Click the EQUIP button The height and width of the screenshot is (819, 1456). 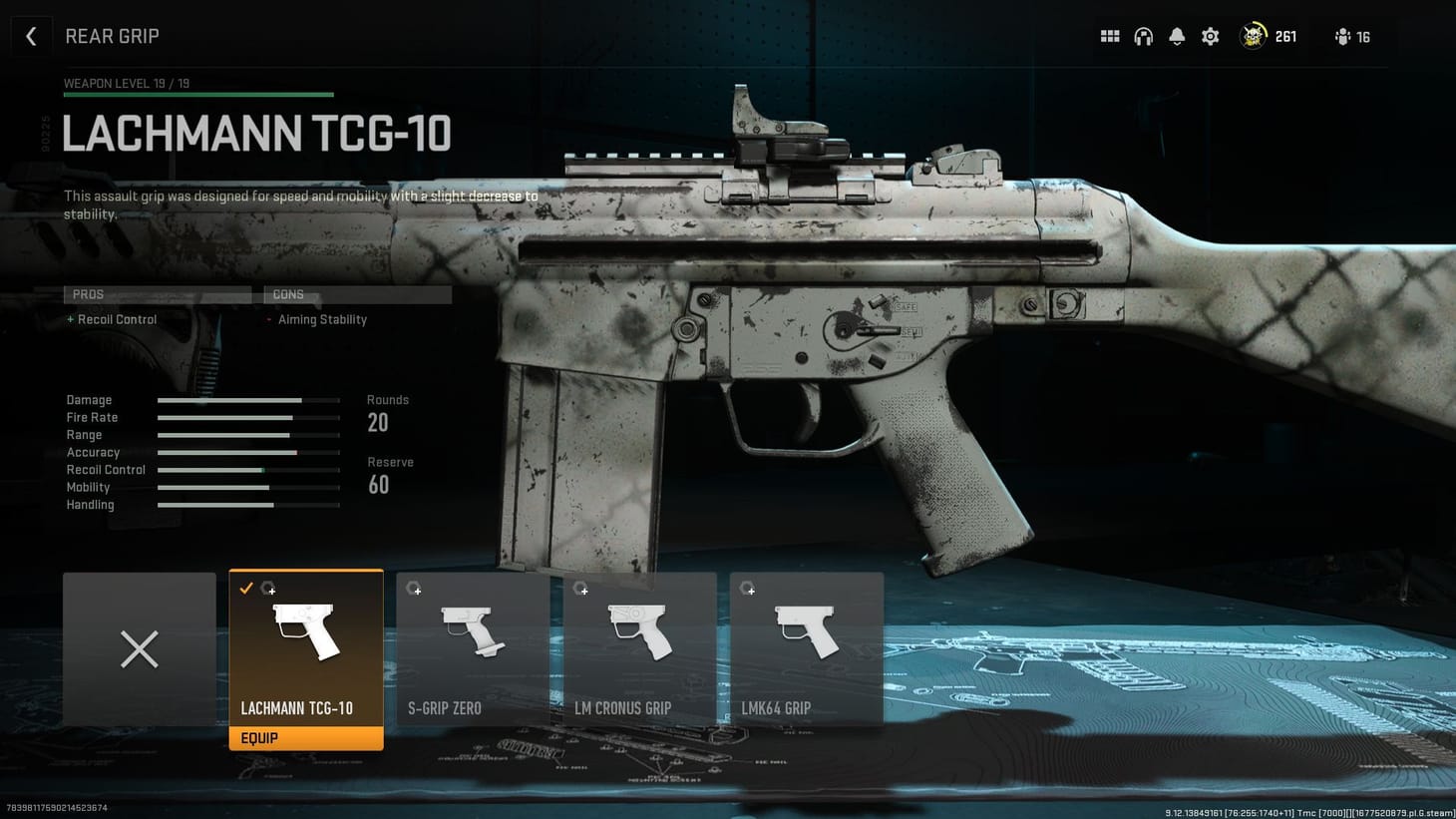tap(306, 738)
